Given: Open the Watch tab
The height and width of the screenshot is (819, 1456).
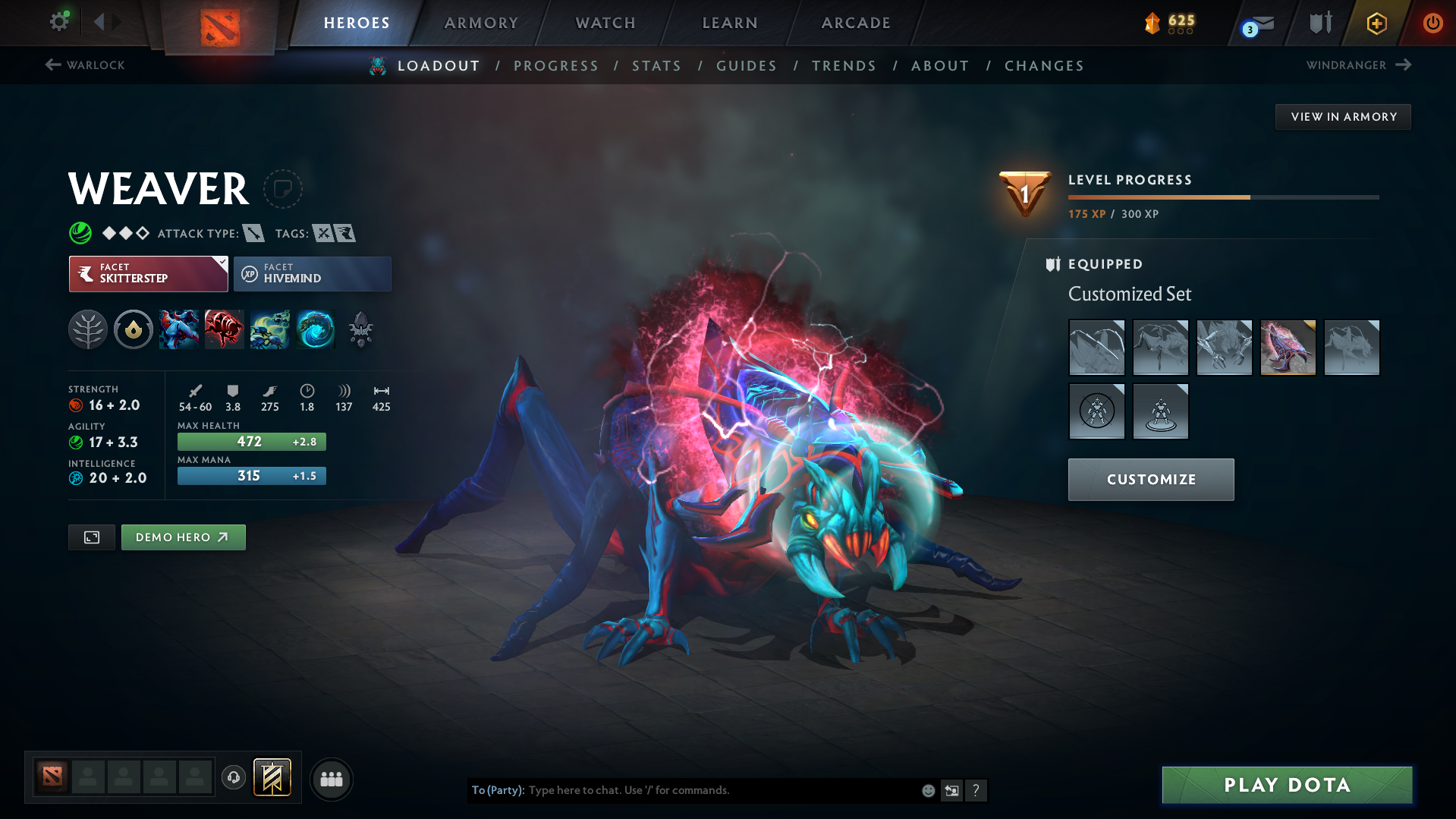Looking at the screenshot, I should pyautogui.click(x=605, y=23).
